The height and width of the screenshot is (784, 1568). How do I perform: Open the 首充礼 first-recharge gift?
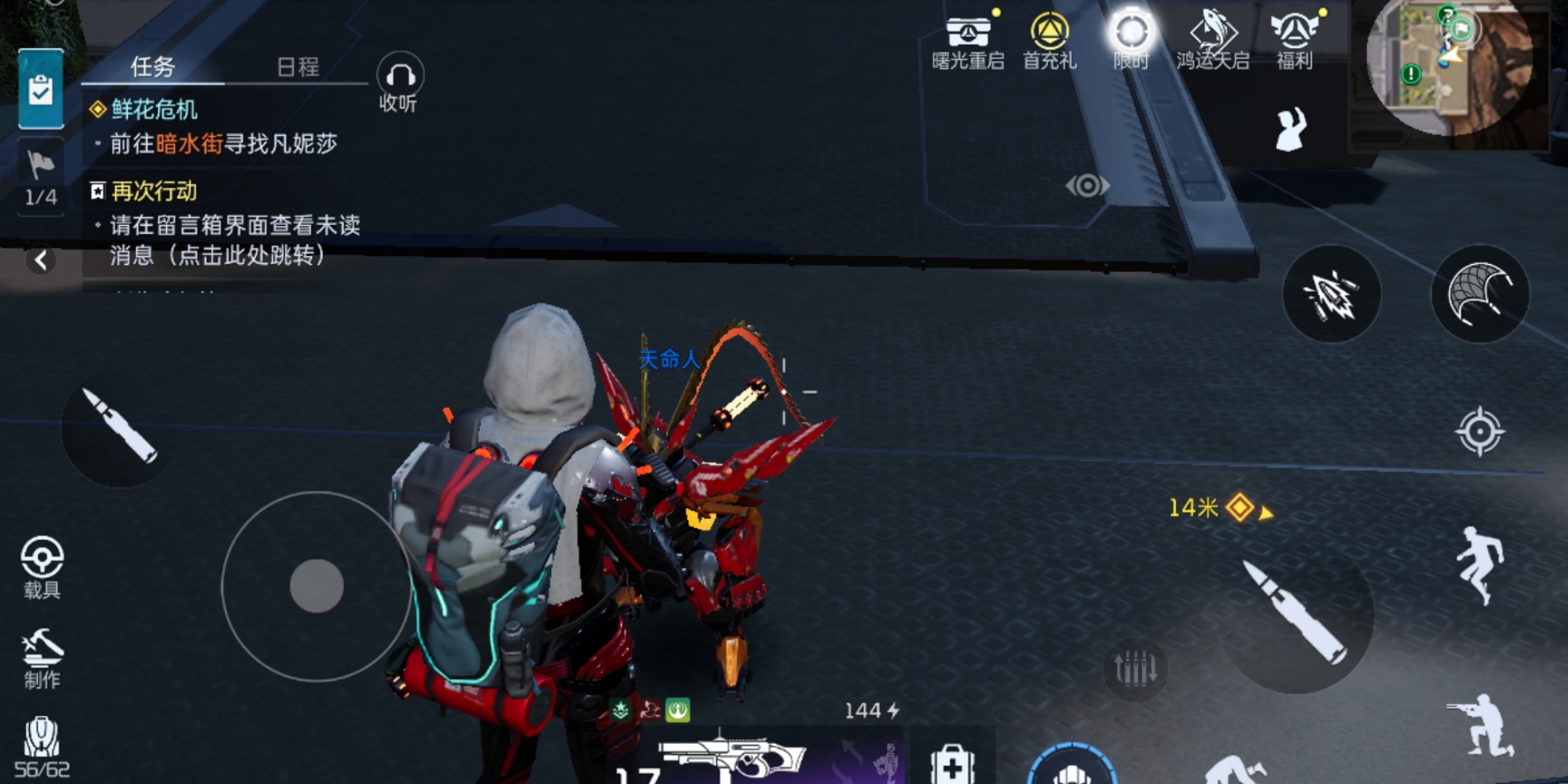click(1050, 42)
